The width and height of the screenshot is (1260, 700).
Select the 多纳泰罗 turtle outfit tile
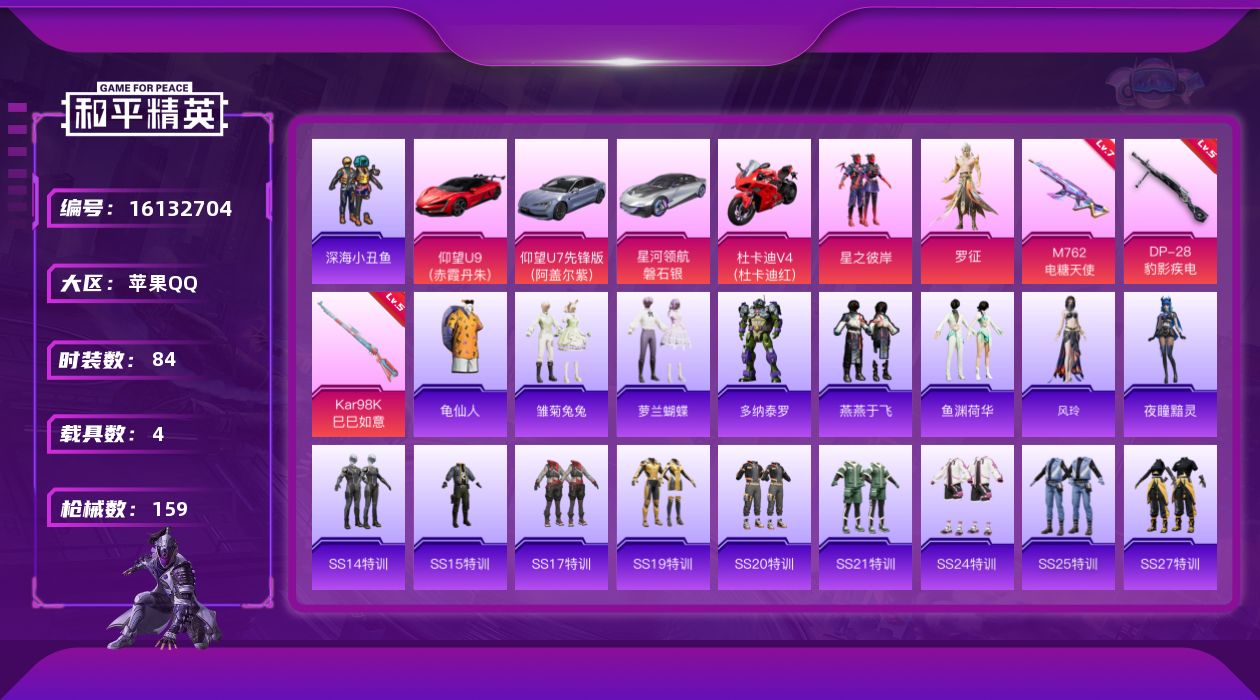coord(764,364)
